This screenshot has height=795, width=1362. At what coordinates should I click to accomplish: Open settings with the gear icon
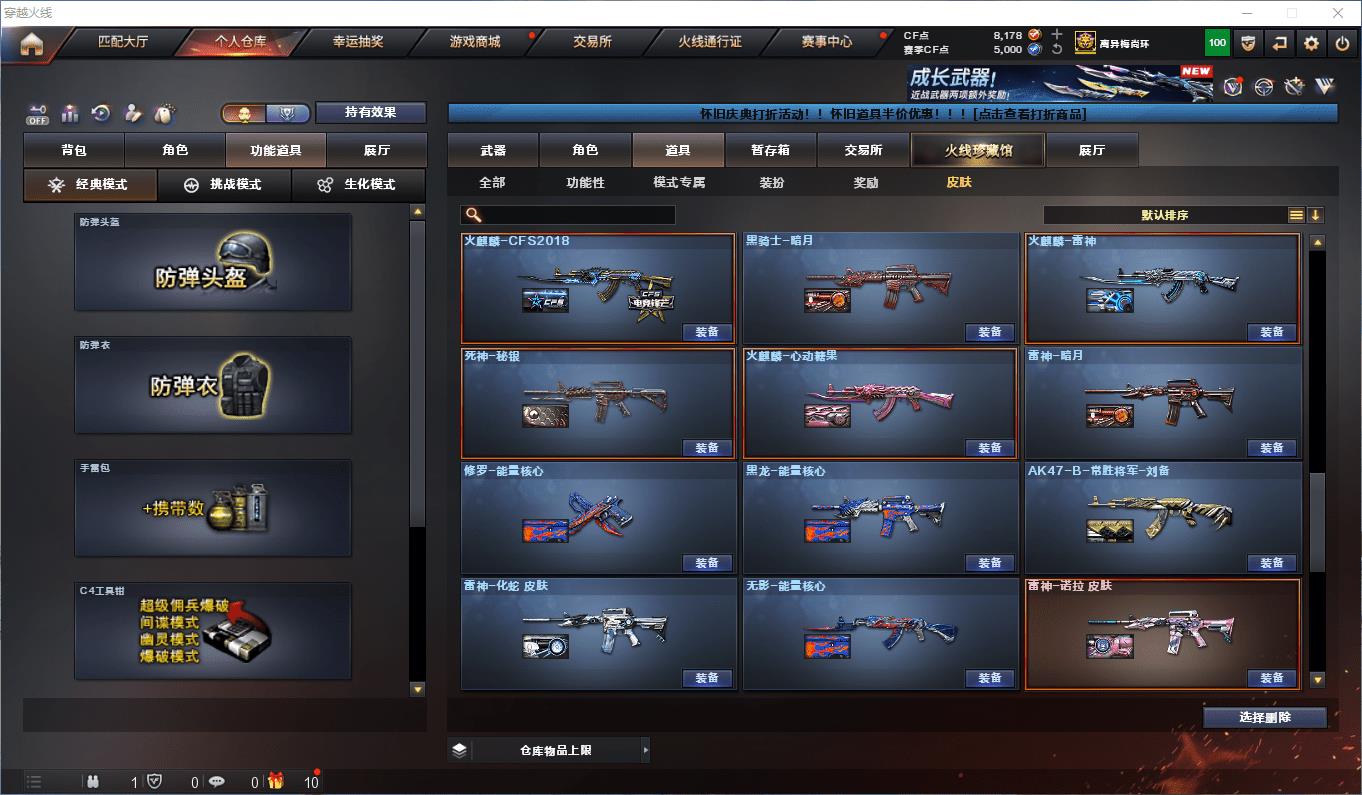[x=1311, y=43]
